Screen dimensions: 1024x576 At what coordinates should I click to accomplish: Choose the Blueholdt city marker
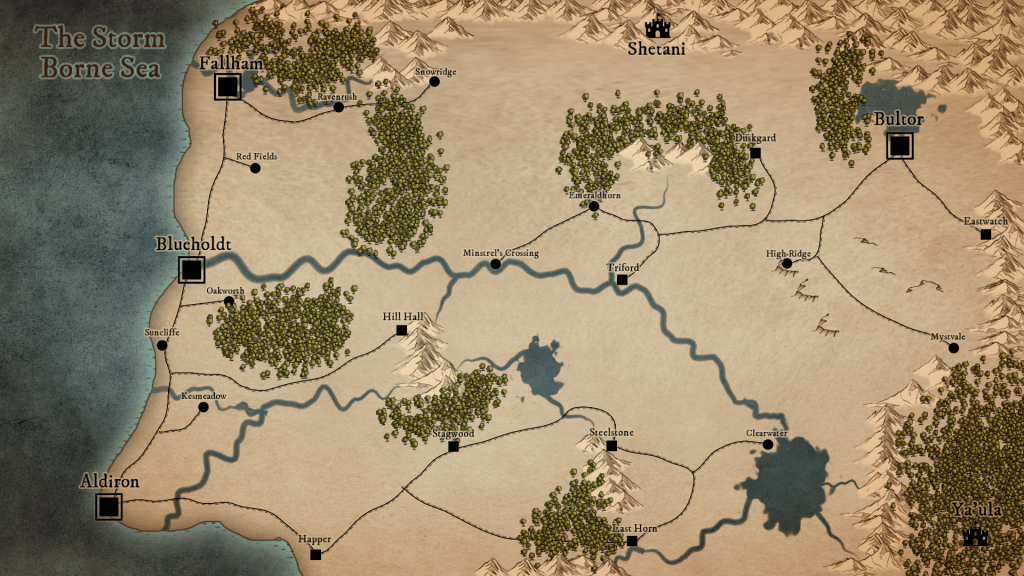[191, 269]
